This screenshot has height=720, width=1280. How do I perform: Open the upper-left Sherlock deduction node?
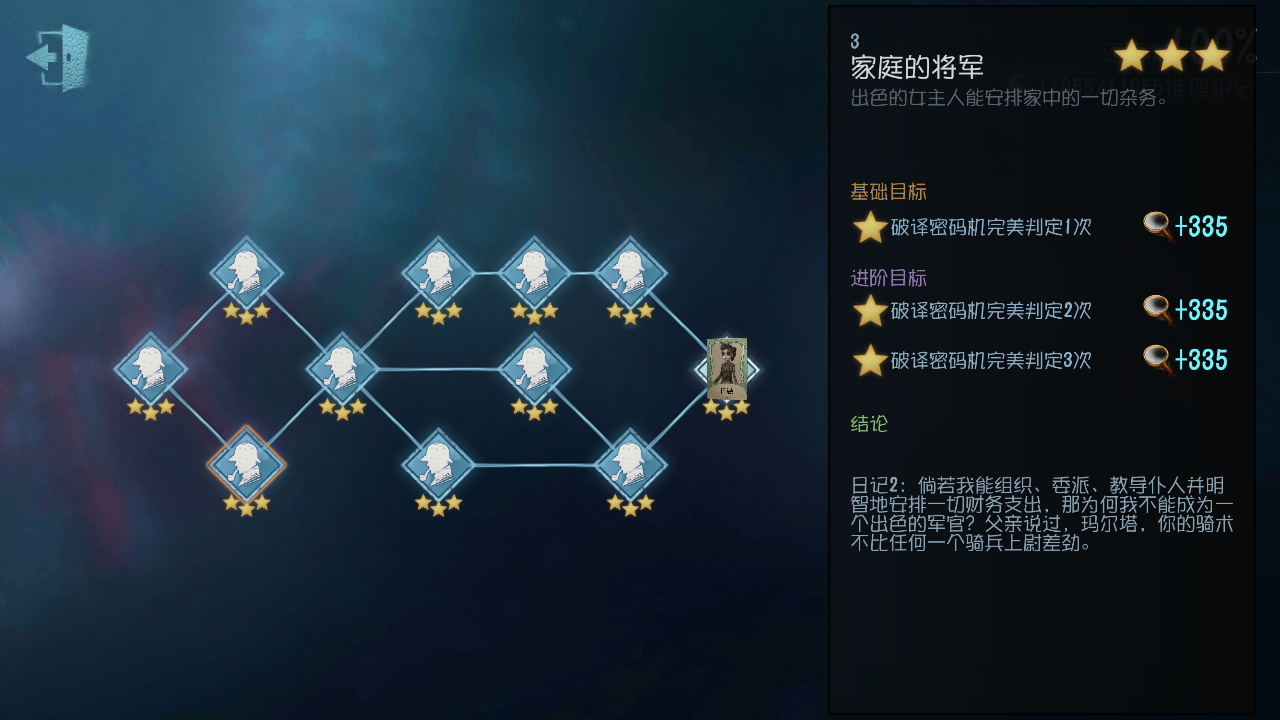[x=245, y=268]
